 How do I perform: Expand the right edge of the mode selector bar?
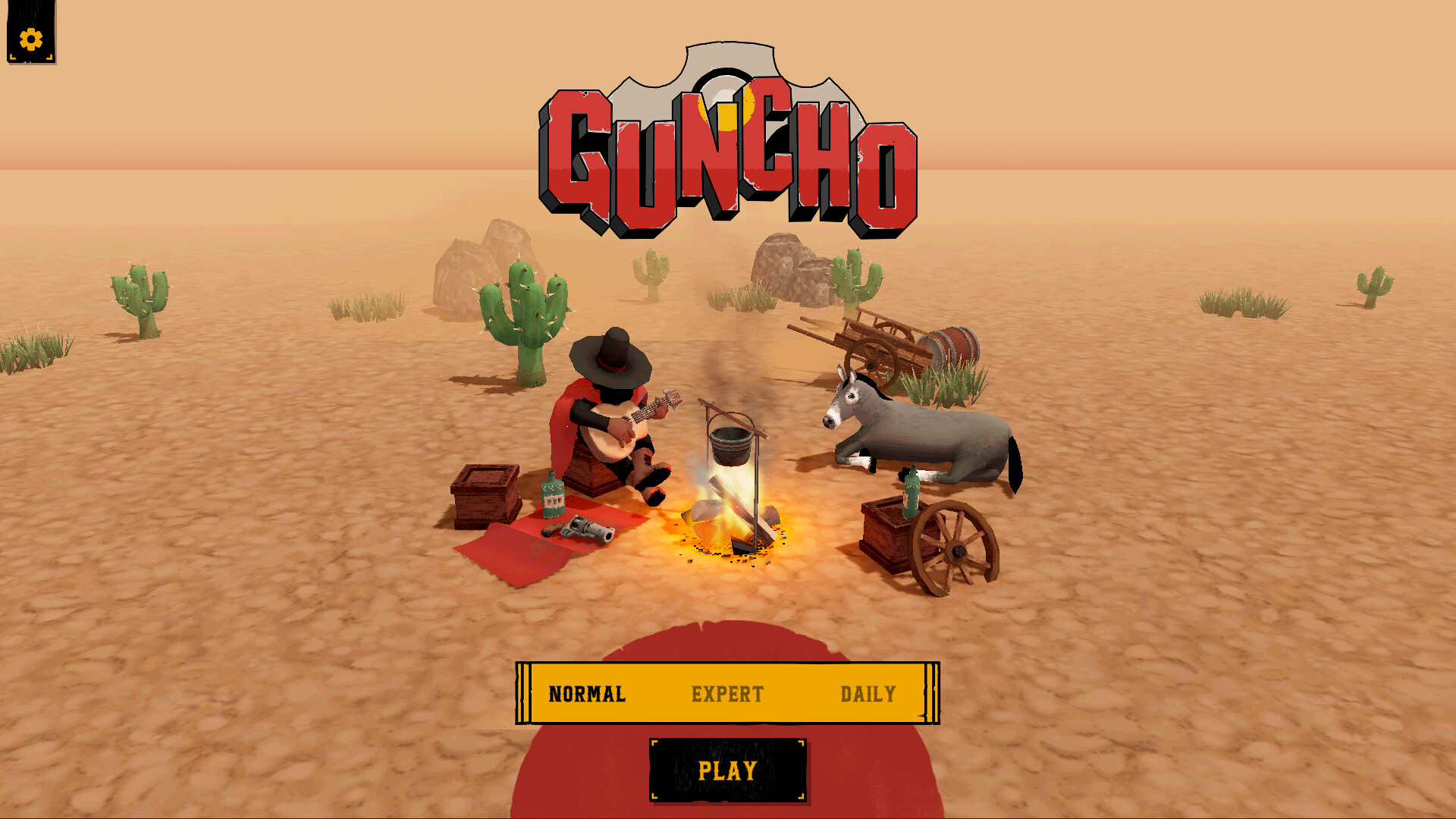931,693
